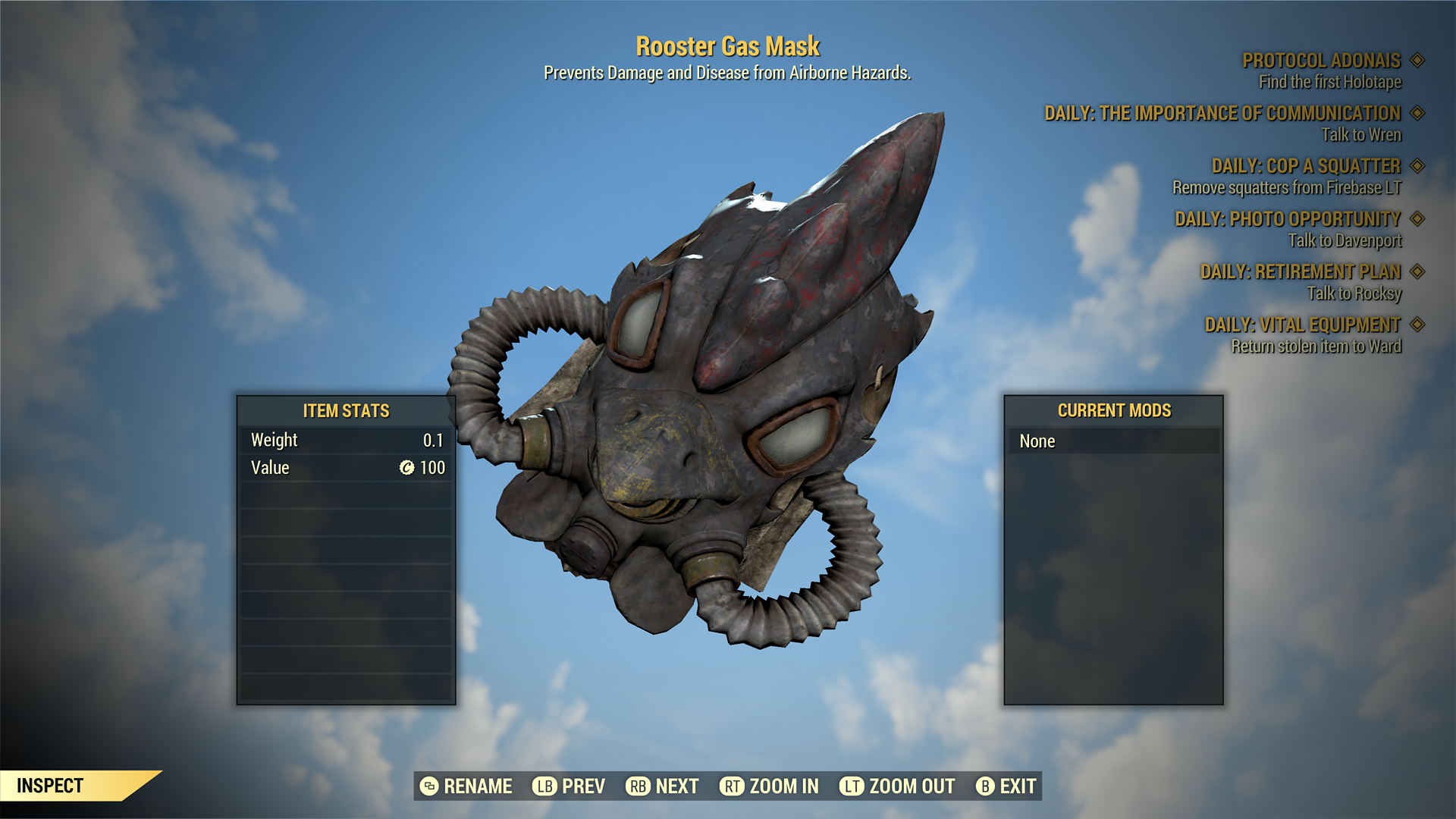
Task: Select the None entry under CURRENT MODS
Action: [1115, 441]
